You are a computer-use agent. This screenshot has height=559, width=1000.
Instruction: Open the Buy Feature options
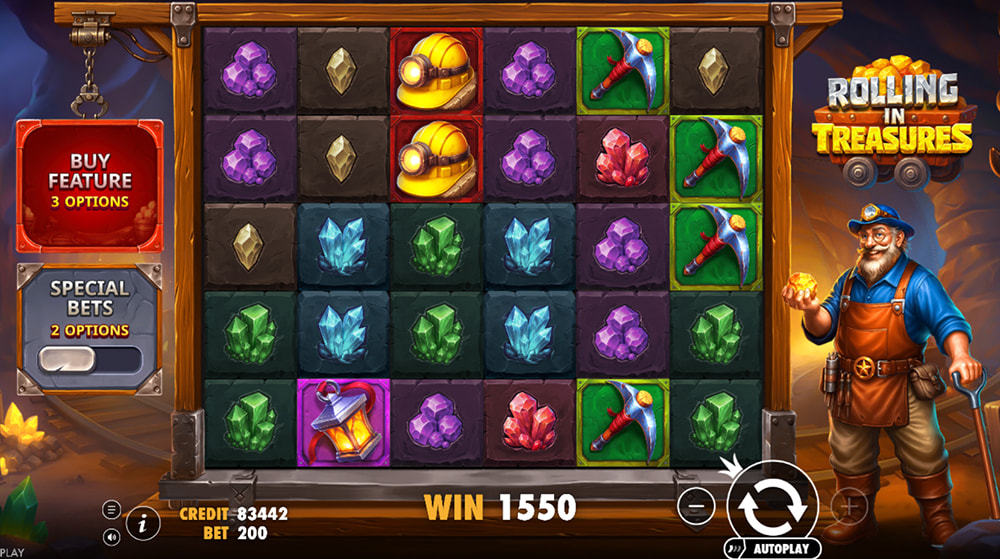tap(88, 182)
